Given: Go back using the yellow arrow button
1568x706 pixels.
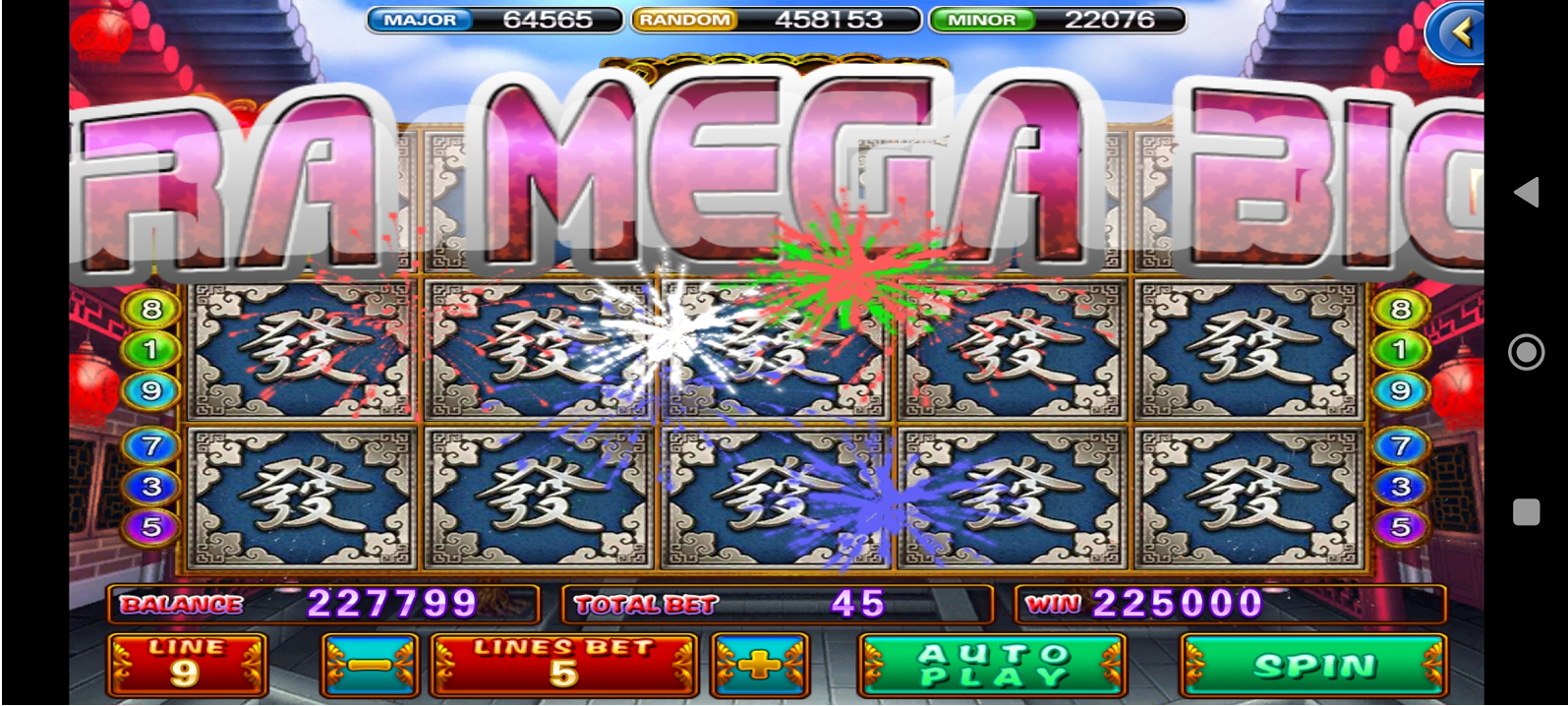Looking at the screenshot, I should [1458, 33].
